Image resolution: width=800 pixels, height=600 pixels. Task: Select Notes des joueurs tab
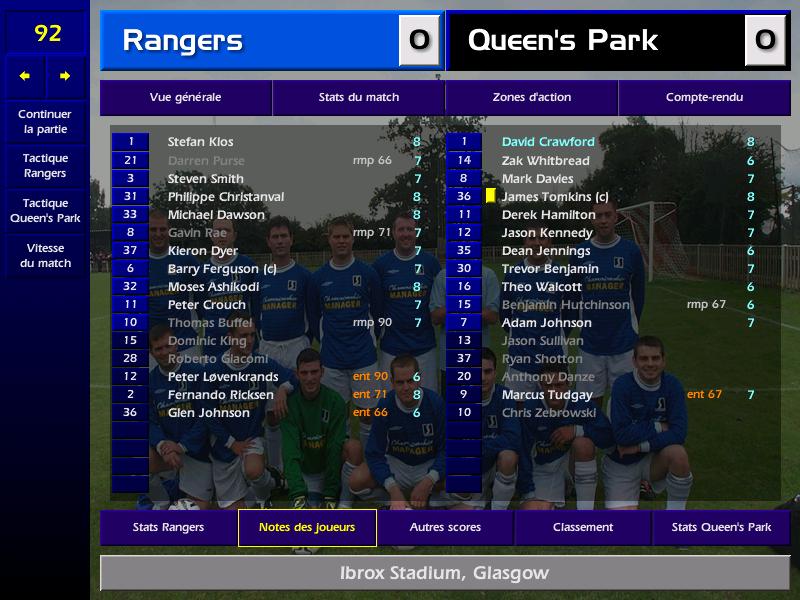(x=307, y=527)
